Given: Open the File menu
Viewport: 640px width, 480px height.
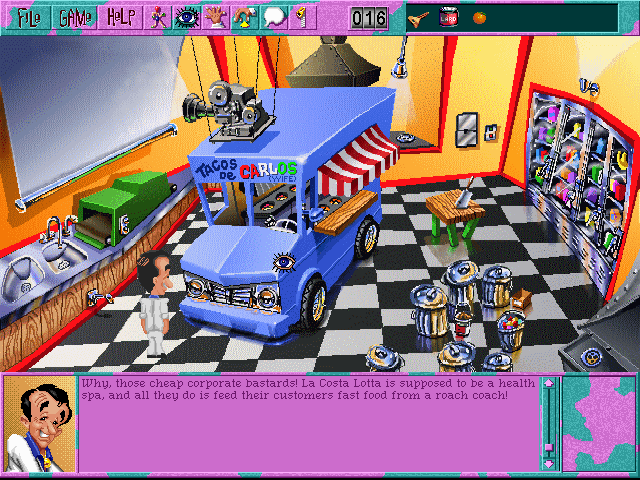Looking at the screenshot, I should click(x=26, y=17).
